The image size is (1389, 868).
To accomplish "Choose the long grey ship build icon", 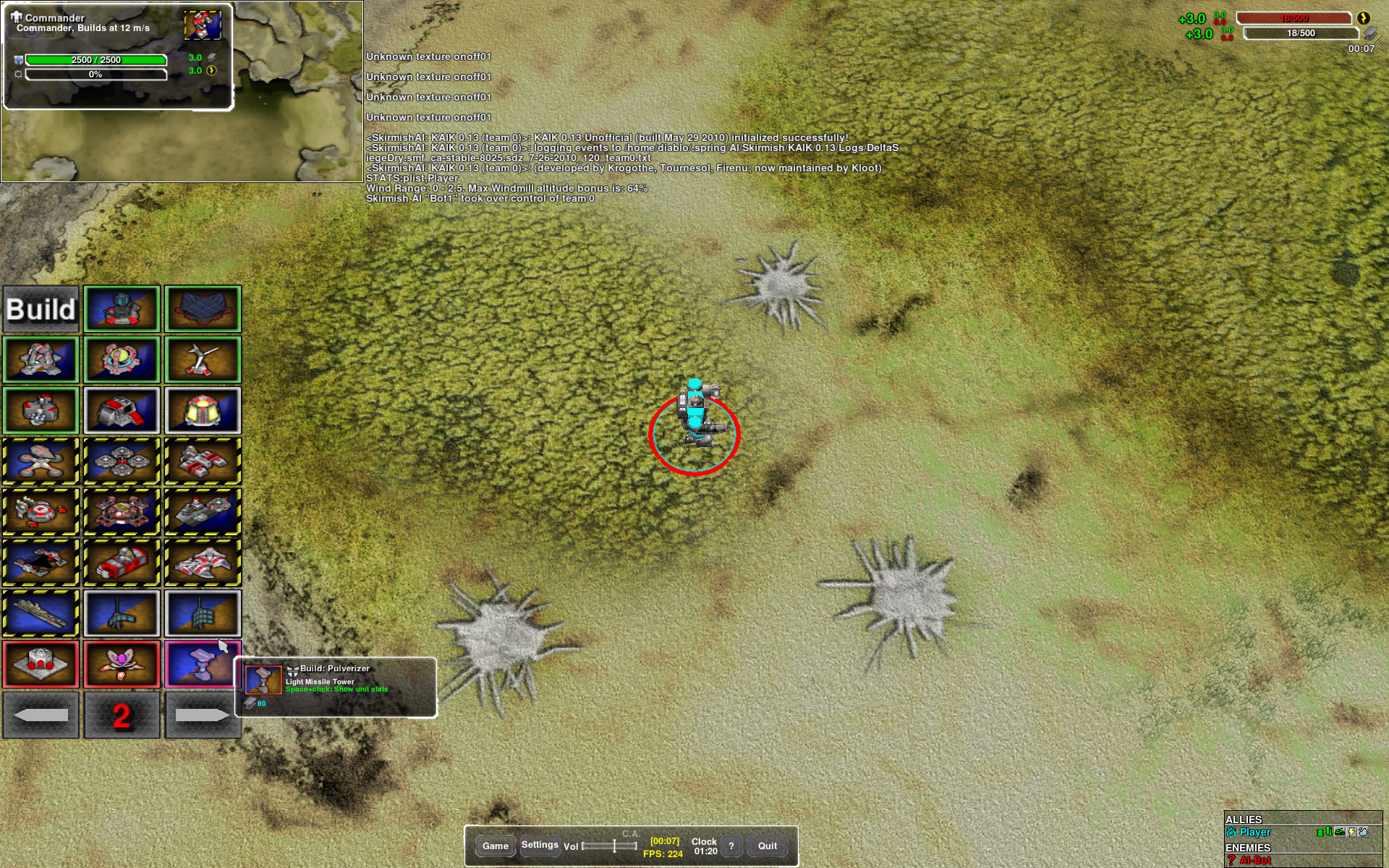I will pyautogui.click(x=41, y=613).
